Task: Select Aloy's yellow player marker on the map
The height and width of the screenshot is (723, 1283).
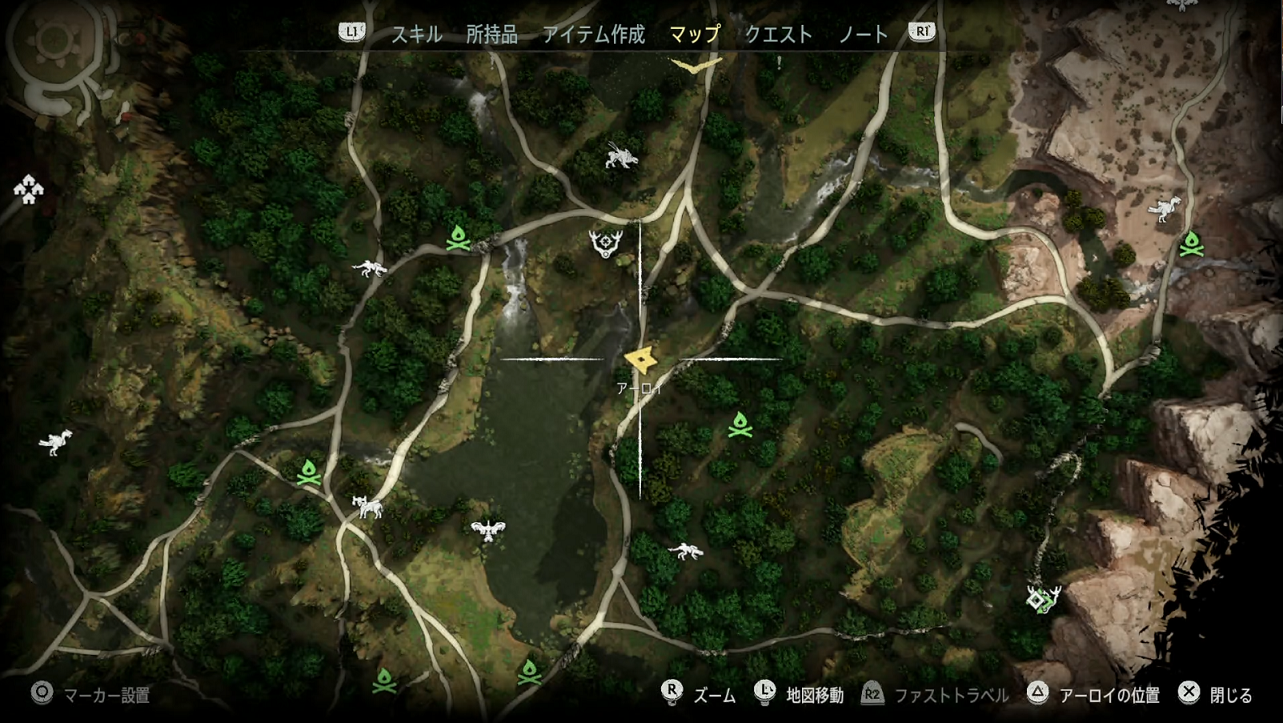Action: tap(642, 358)
